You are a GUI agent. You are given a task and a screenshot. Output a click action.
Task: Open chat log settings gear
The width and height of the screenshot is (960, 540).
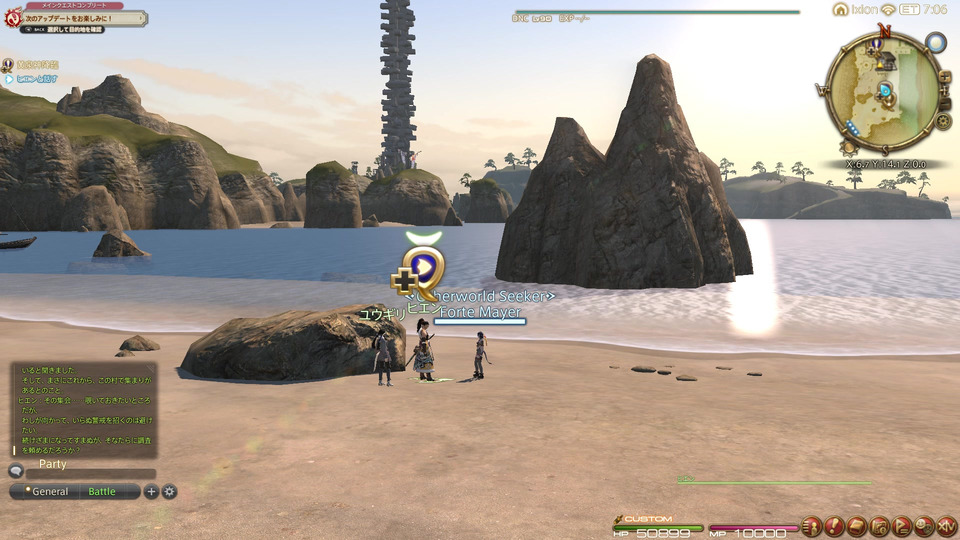[169, 491]
